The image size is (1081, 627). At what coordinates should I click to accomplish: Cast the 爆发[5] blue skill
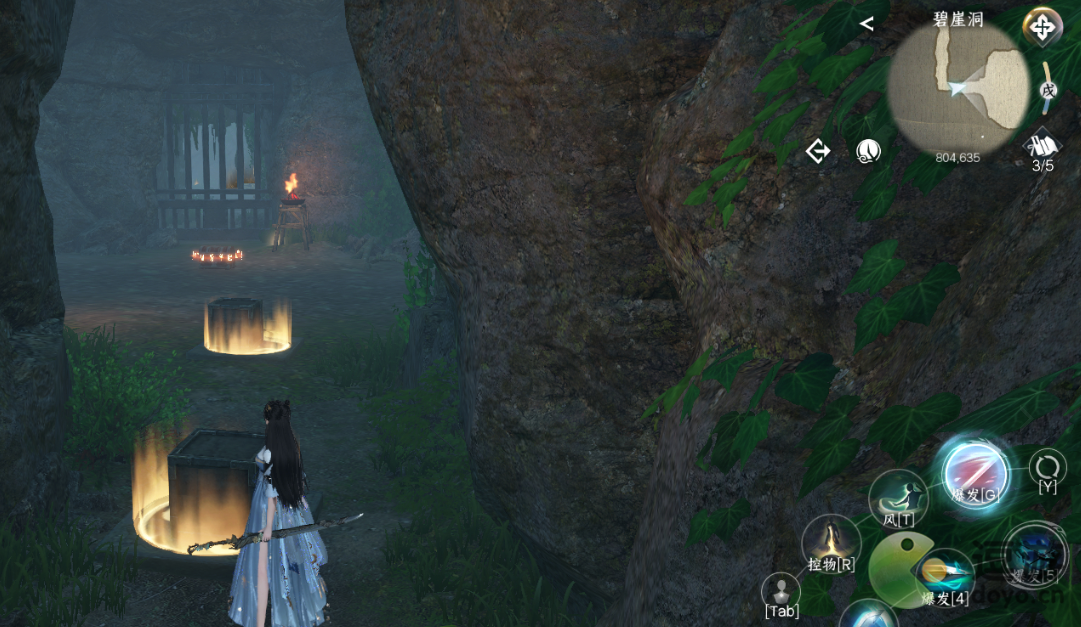tap(1034, 553)
